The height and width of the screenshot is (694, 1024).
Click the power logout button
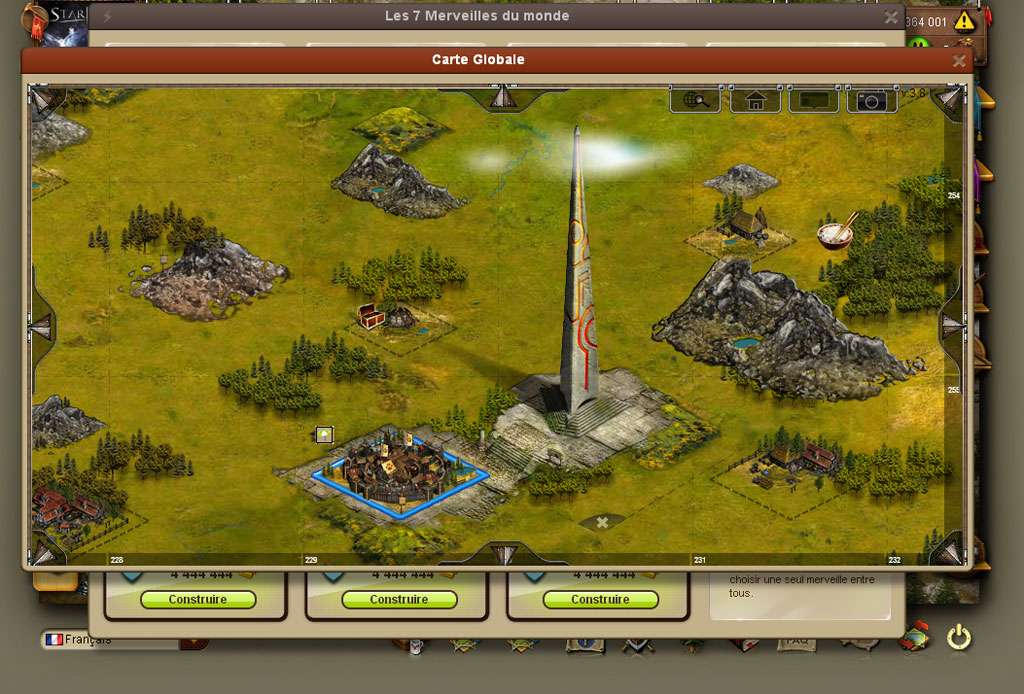958,637
